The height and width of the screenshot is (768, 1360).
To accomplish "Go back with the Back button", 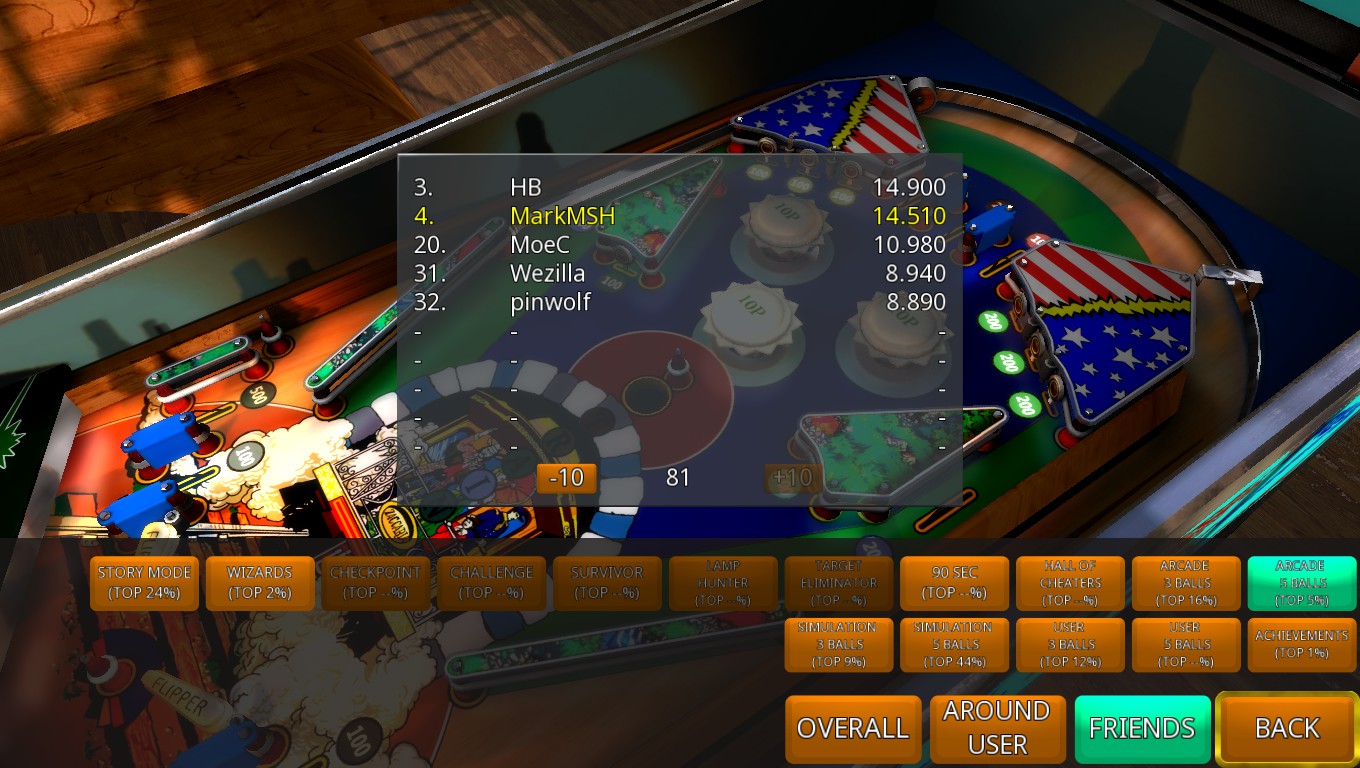I will click(x=1287, y=729).
